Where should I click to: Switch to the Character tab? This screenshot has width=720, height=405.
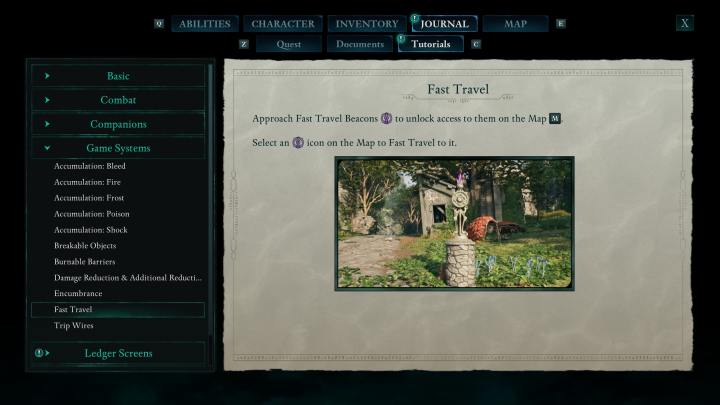pos(283,24)
